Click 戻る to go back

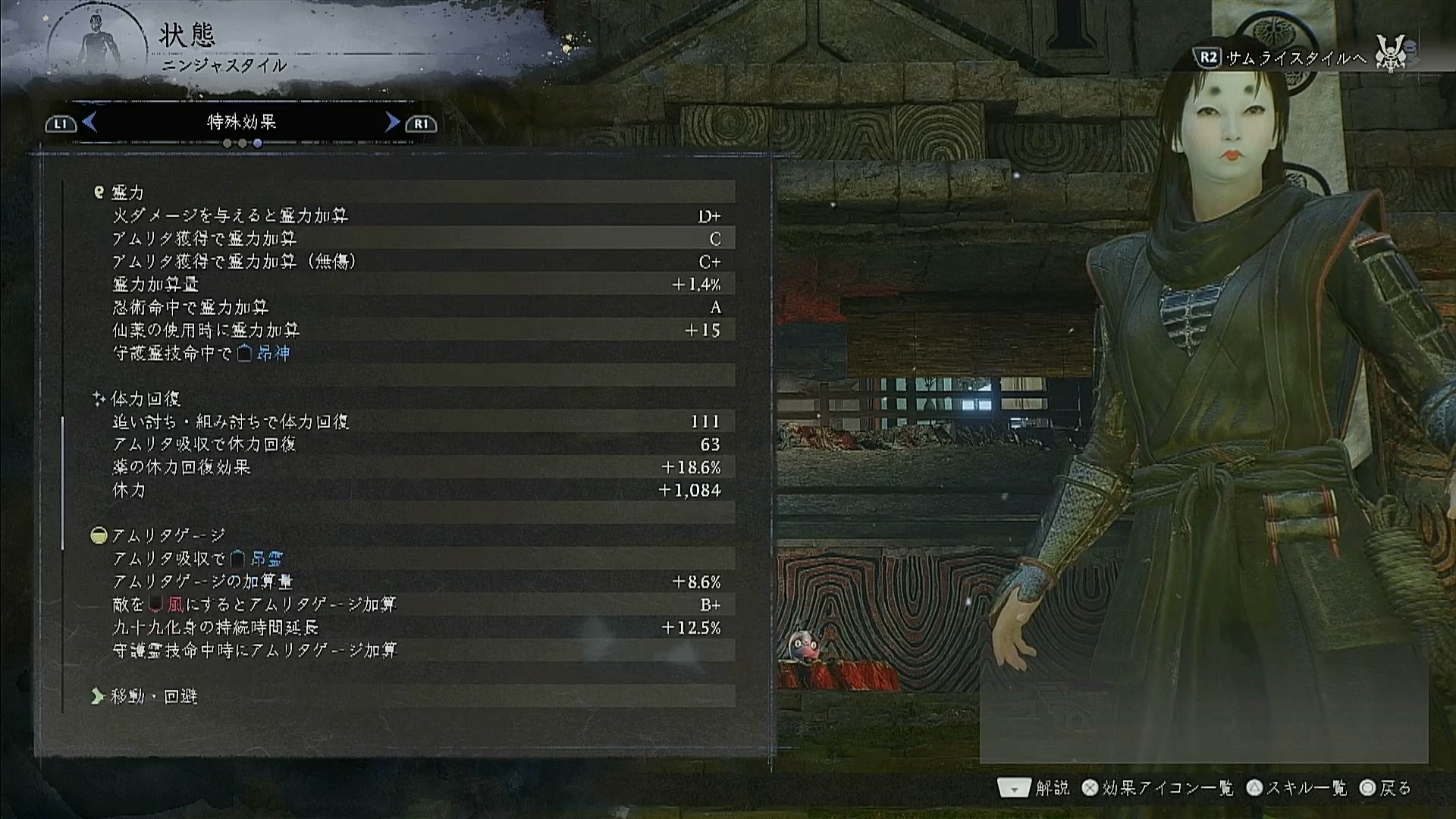pyautogui.click(x=1385, y=789)
